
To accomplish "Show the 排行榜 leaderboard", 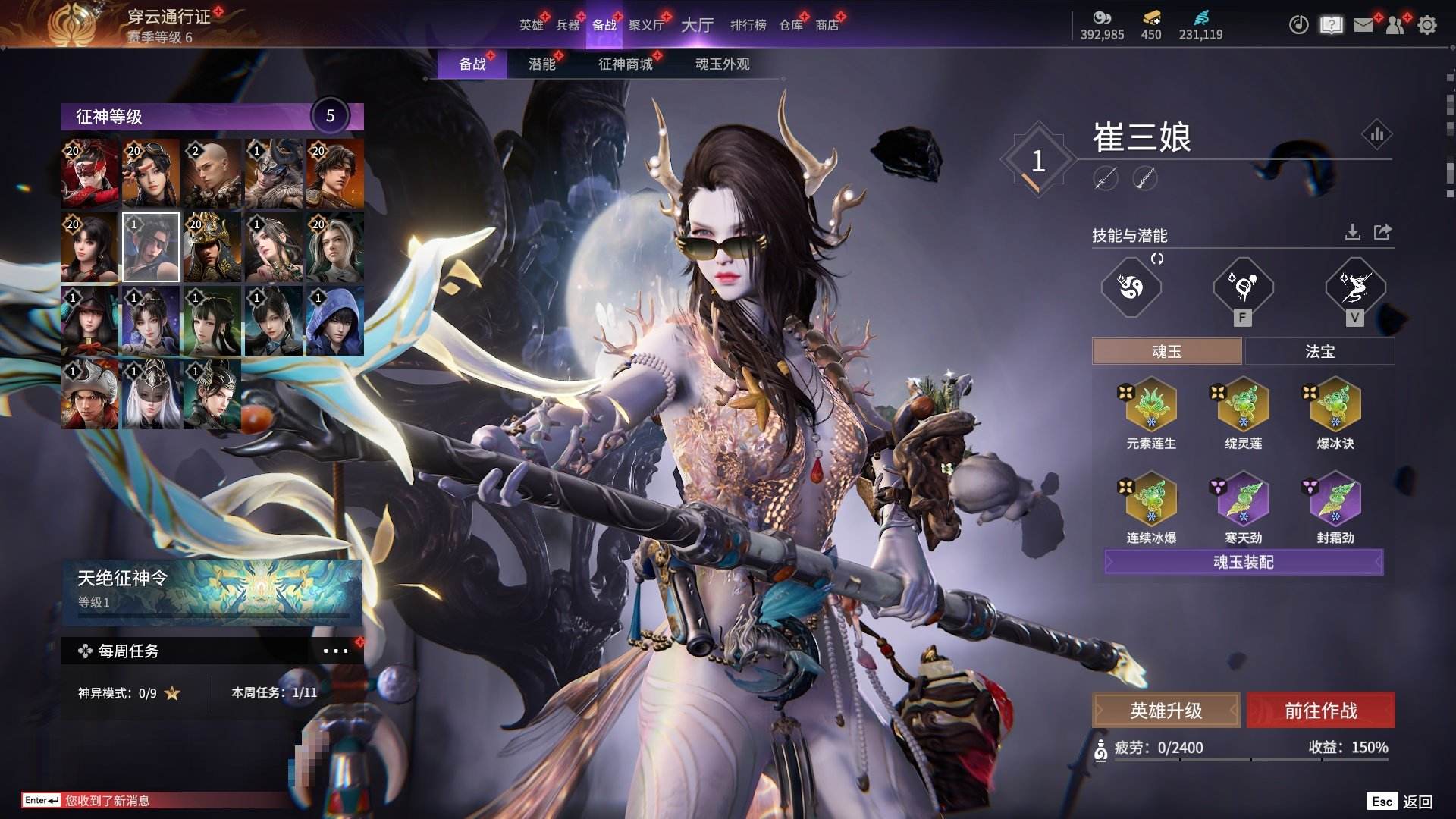I will coord(748,25).
